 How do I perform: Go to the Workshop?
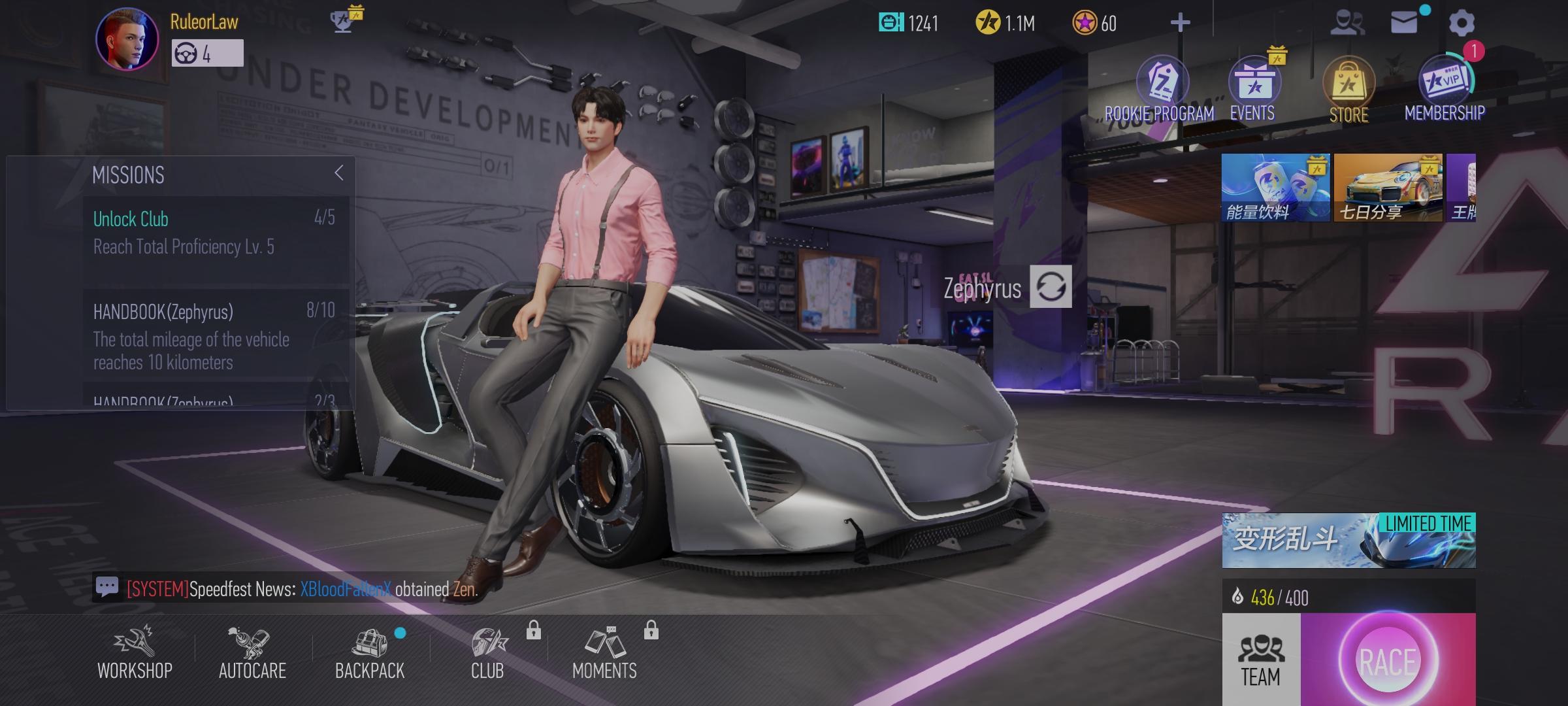(x=135, y=653)
